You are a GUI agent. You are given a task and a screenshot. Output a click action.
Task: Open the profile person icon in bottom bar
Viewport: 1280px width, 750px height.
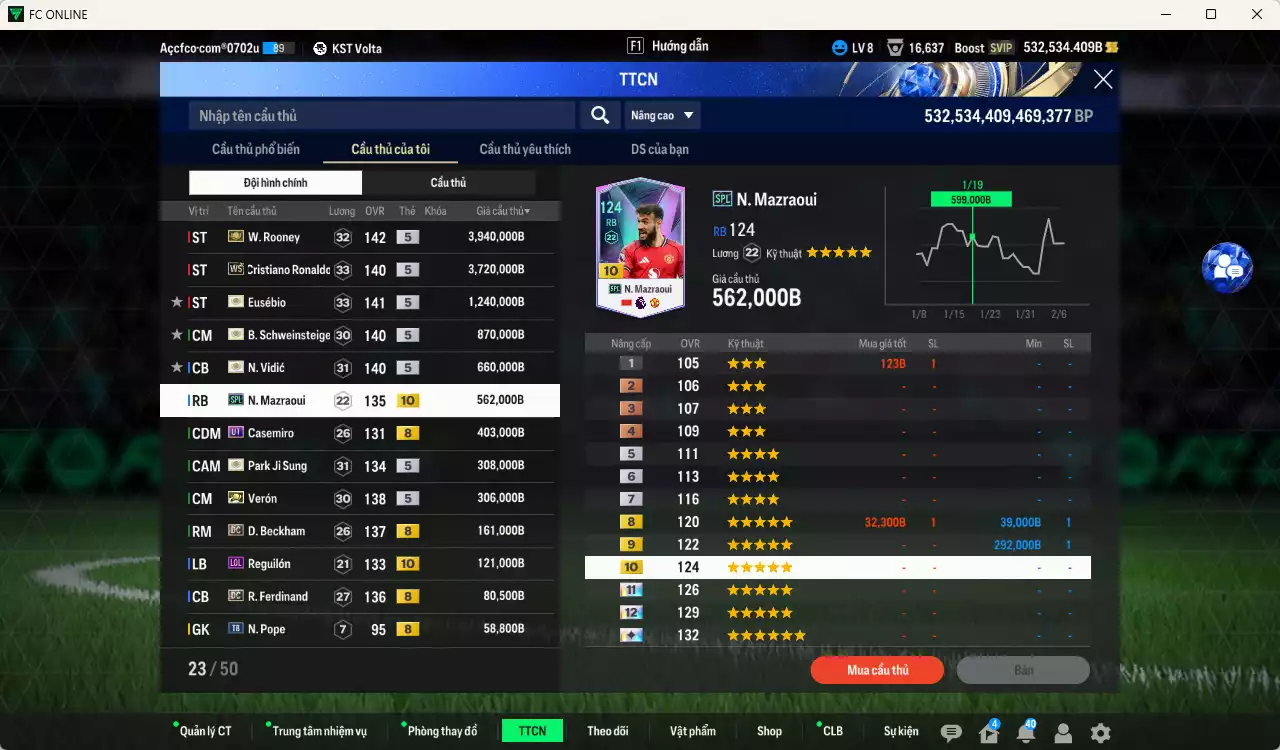(1063, 732)
